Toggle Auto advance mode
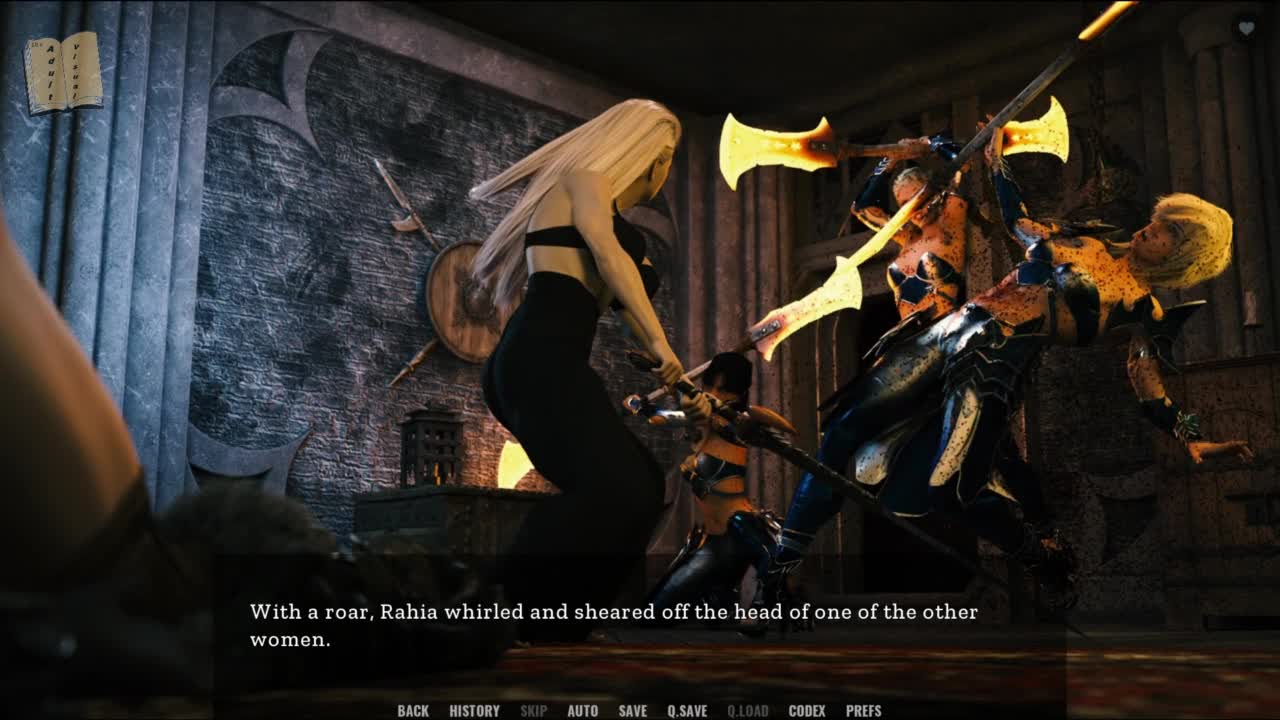The height and width of the screenshot is (720, 1280). (x=582, y=711)
